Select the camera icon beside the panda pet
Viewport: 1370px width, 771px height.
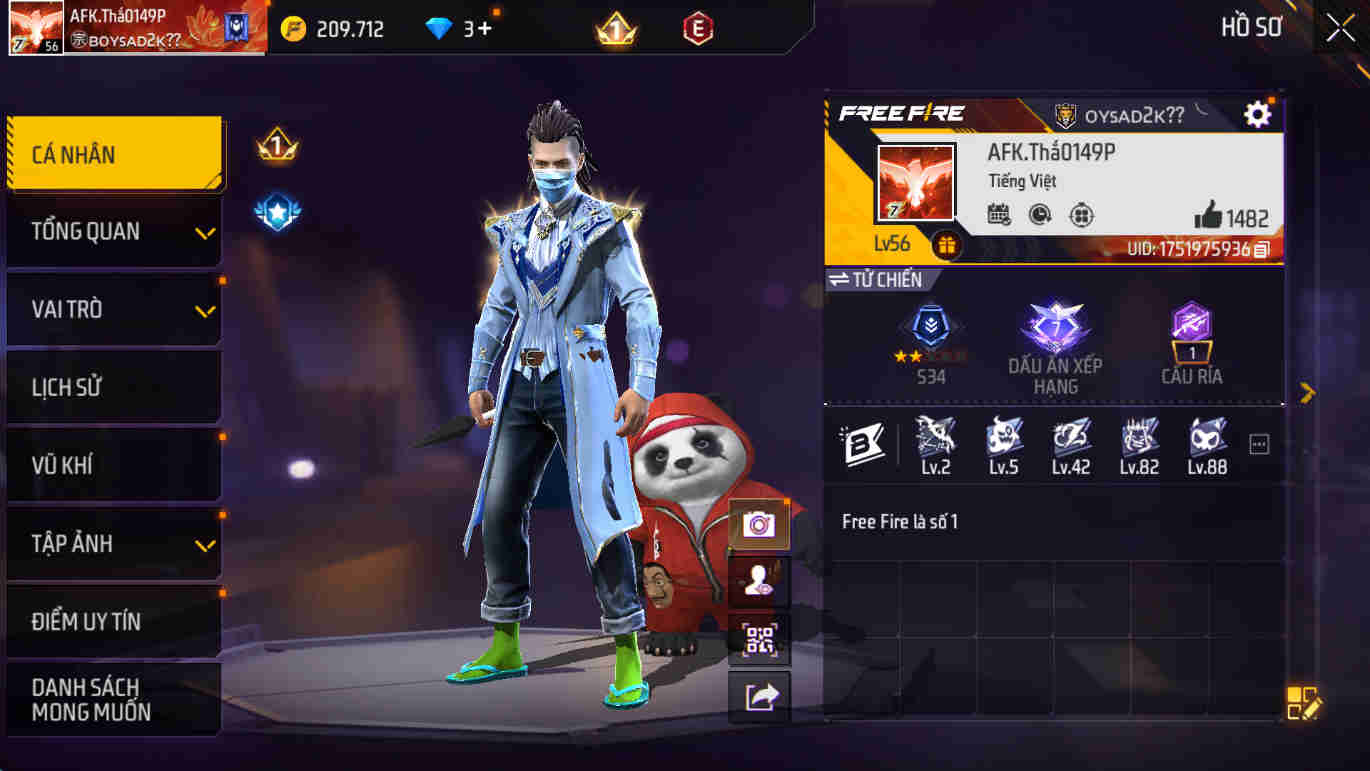pos(758,523)
